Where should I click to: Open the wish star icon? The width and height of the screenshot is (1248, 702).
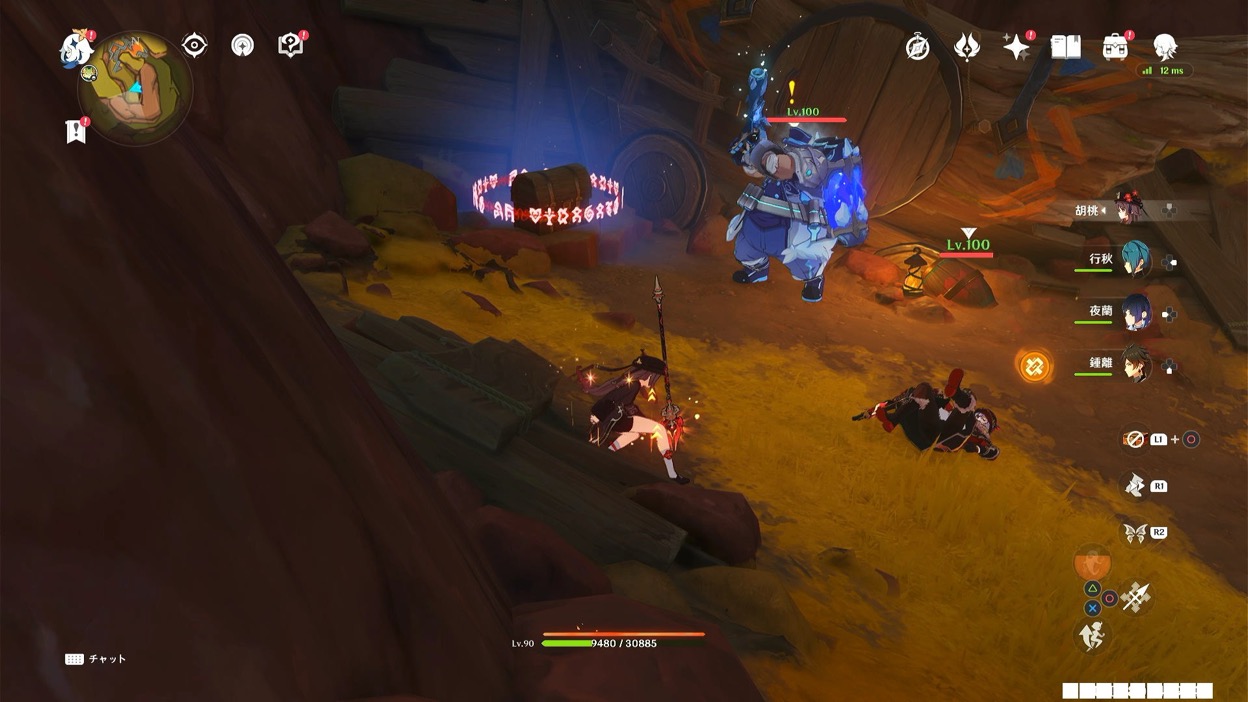point(1016,47)
